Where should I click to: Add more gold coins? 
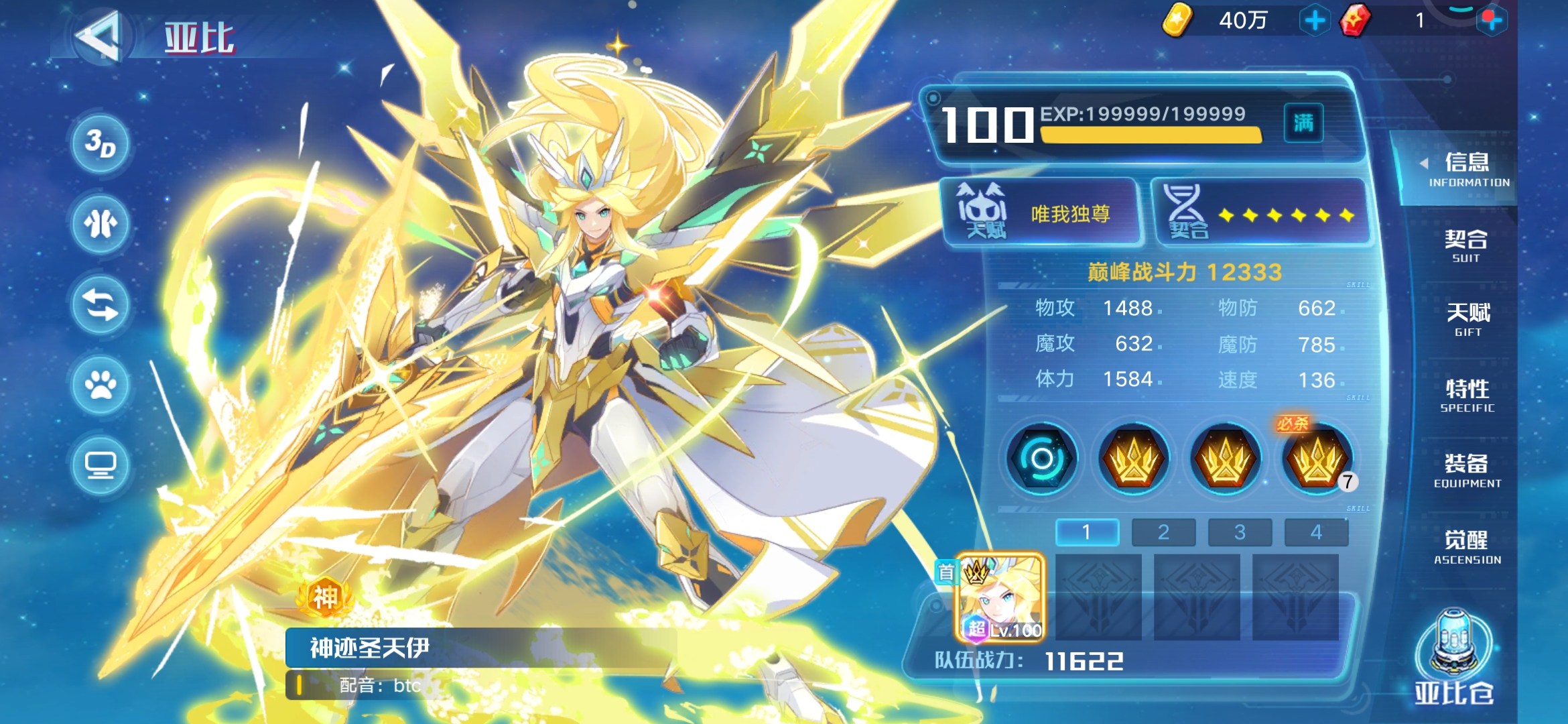1315,21
